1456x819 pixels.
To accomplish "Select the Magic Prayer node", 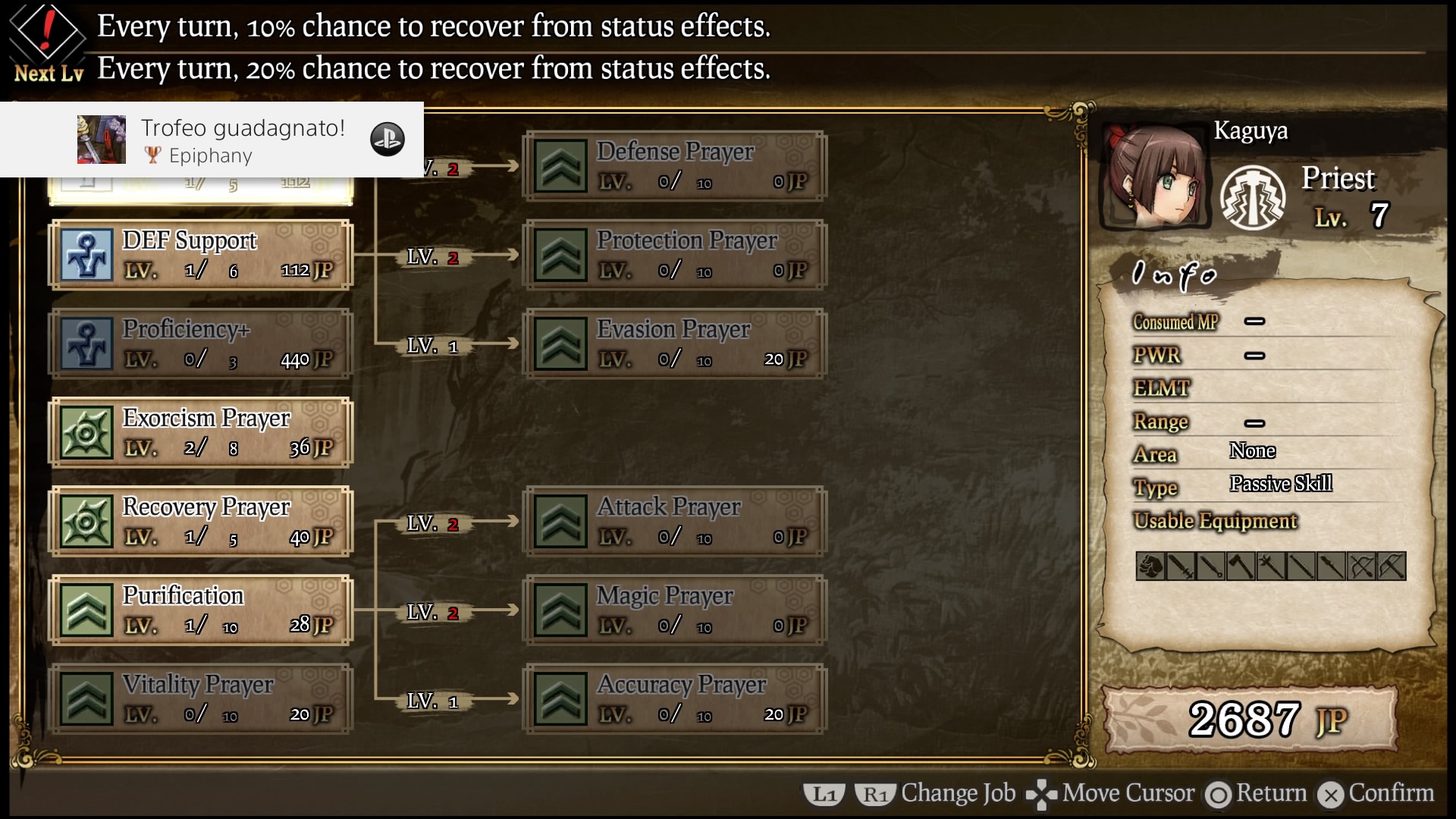I will [674, 610].
